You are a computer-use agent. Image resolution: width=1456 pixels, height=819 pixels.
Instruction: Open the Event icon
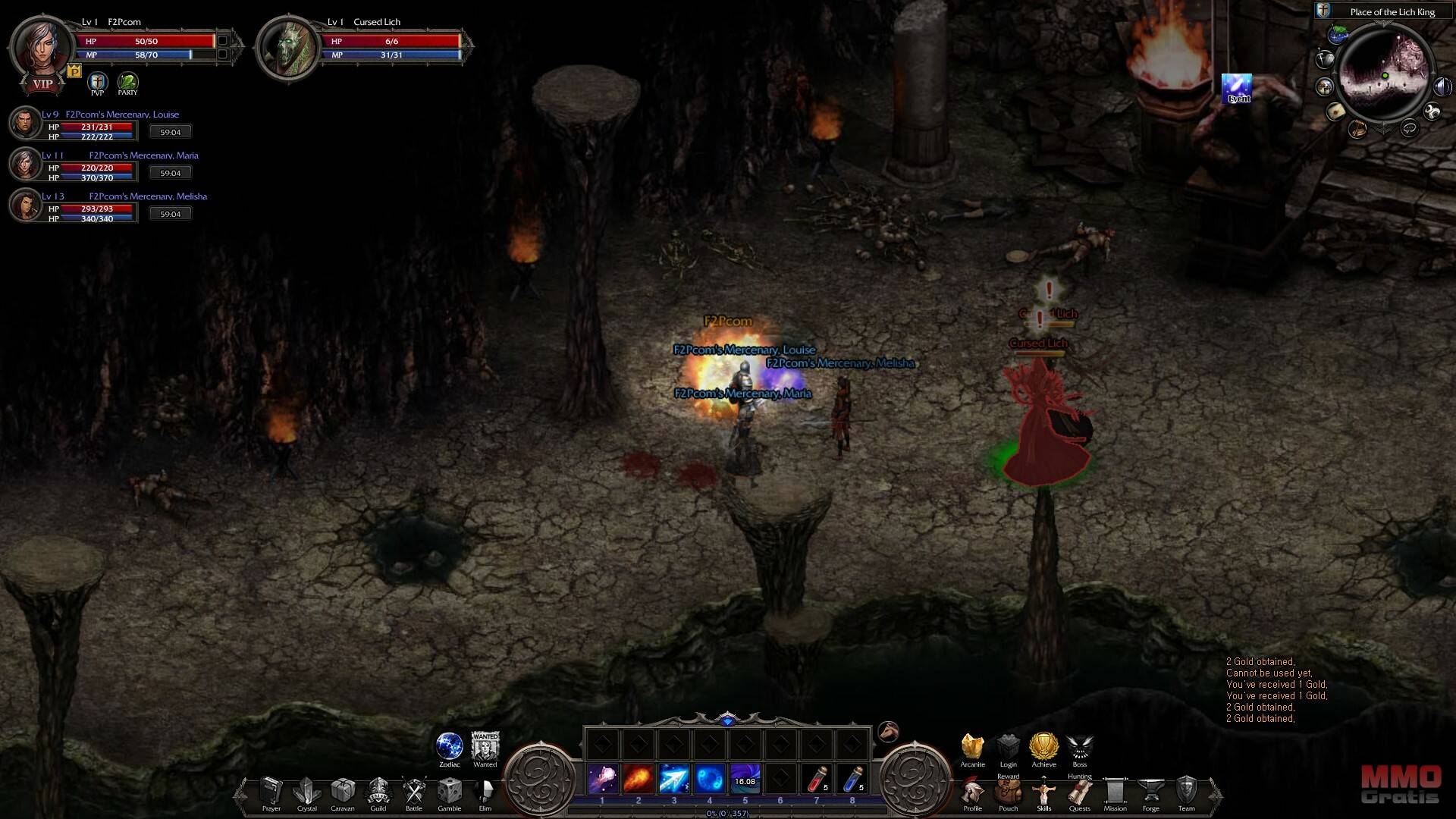[1237, 88]
